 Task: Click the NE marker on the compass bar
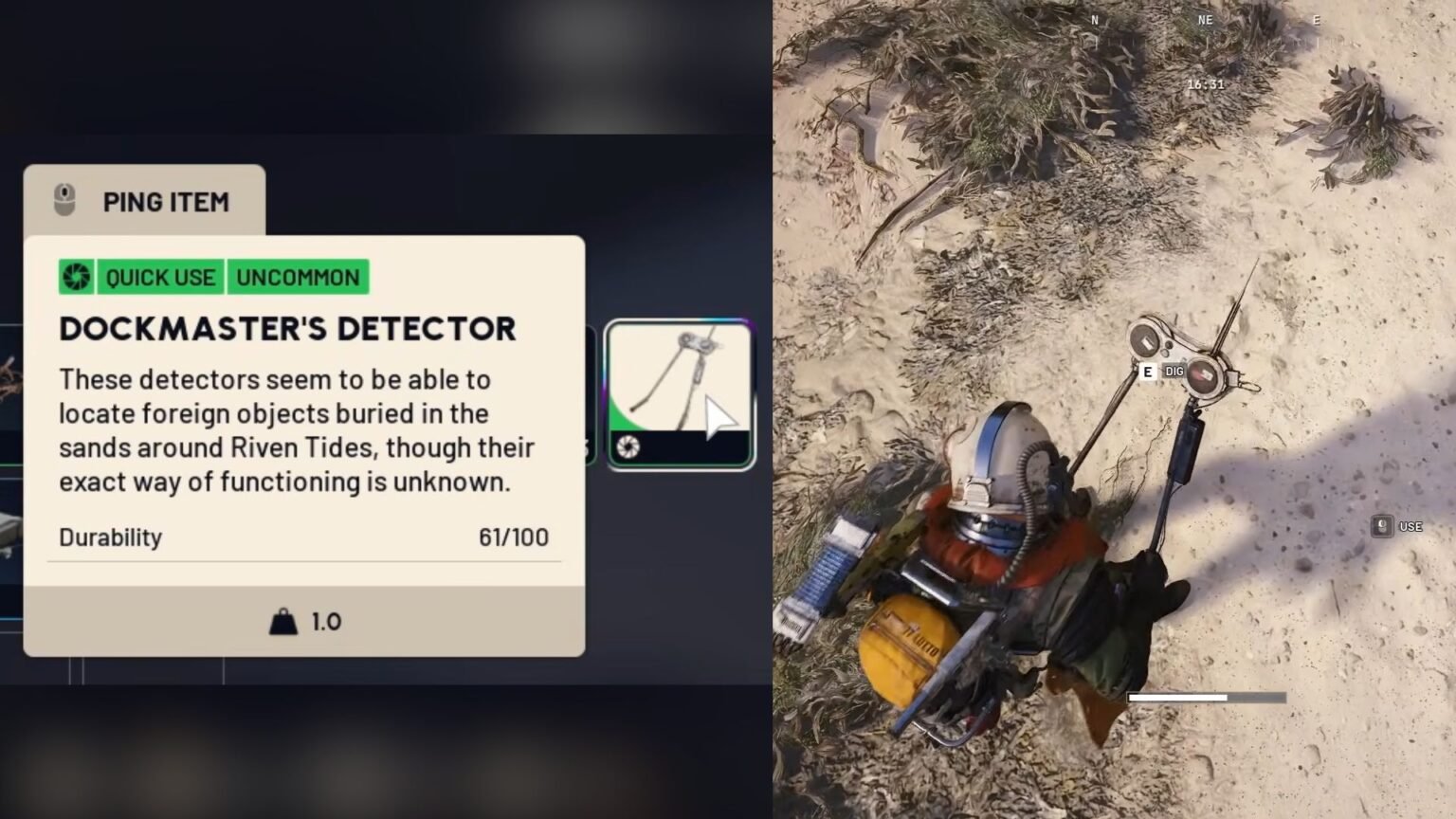[x=1206, y=19]
